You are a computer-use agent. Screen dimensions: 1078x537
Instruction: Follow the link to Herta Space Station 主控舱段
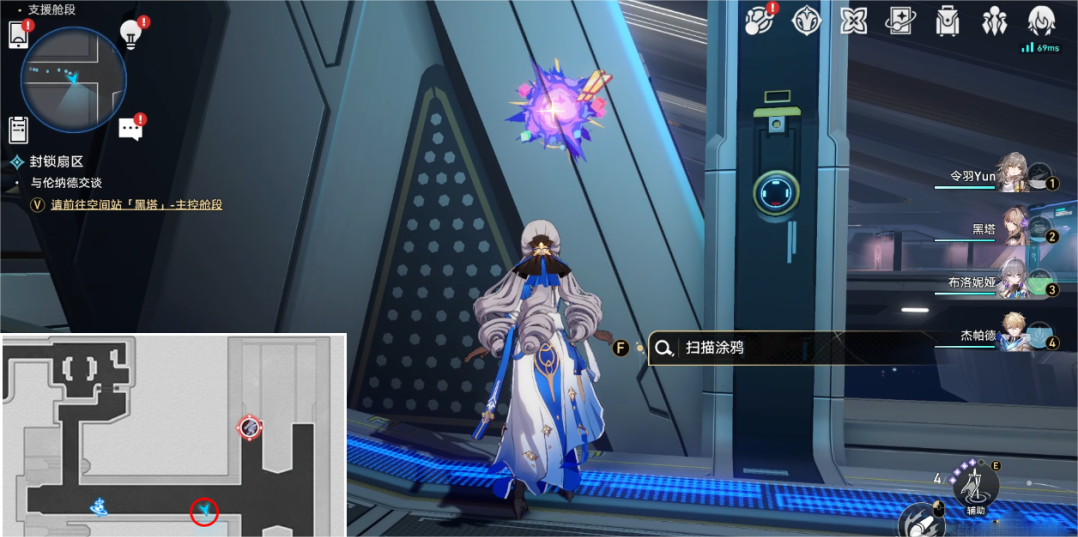[x=136, y=204]
